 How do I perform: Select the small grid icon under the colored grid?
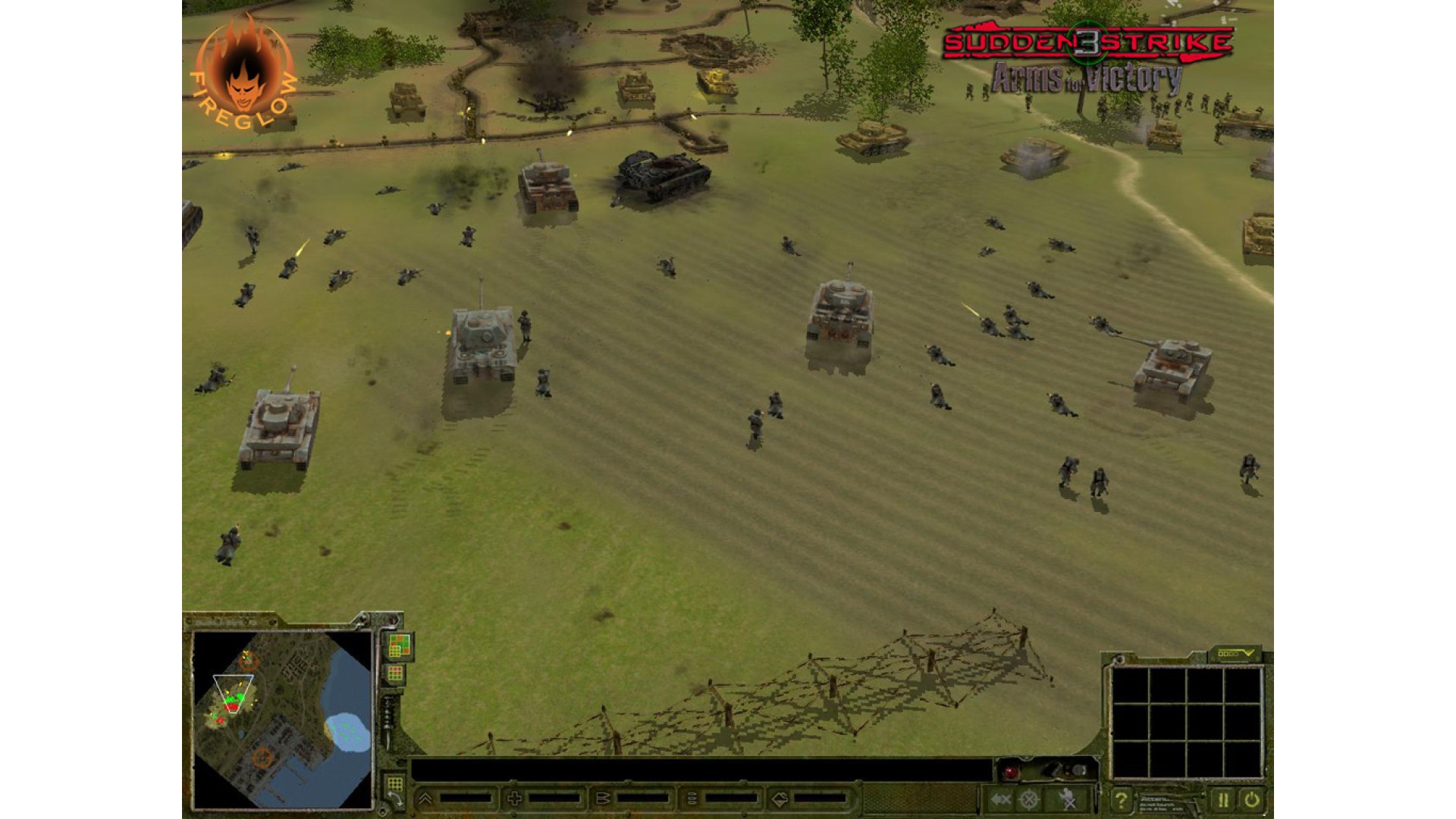pyautogui.click(x=395, y=673)
